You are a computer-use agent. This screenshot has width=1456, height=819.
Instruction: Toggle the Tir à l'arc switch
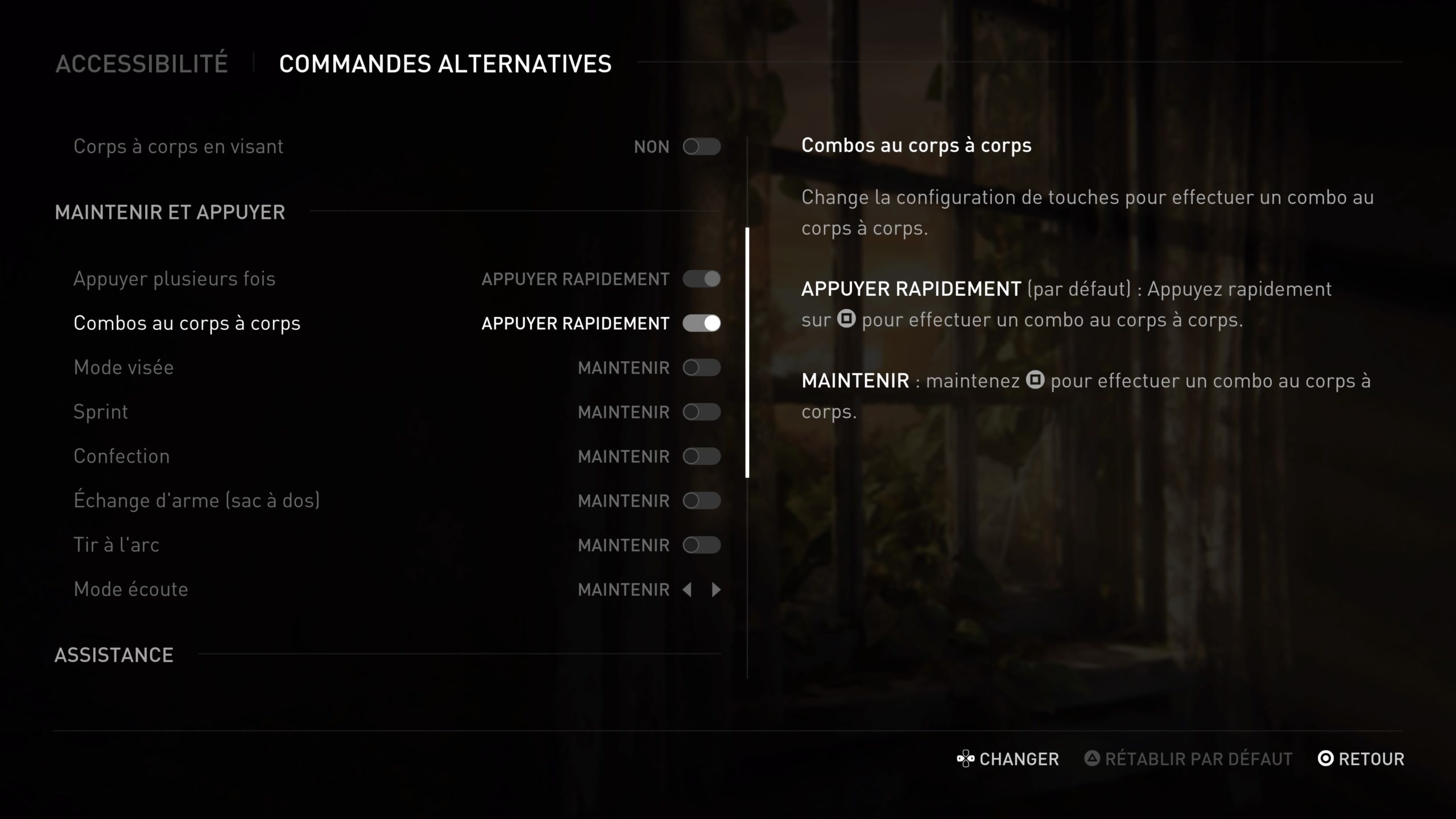coord(701,545)
